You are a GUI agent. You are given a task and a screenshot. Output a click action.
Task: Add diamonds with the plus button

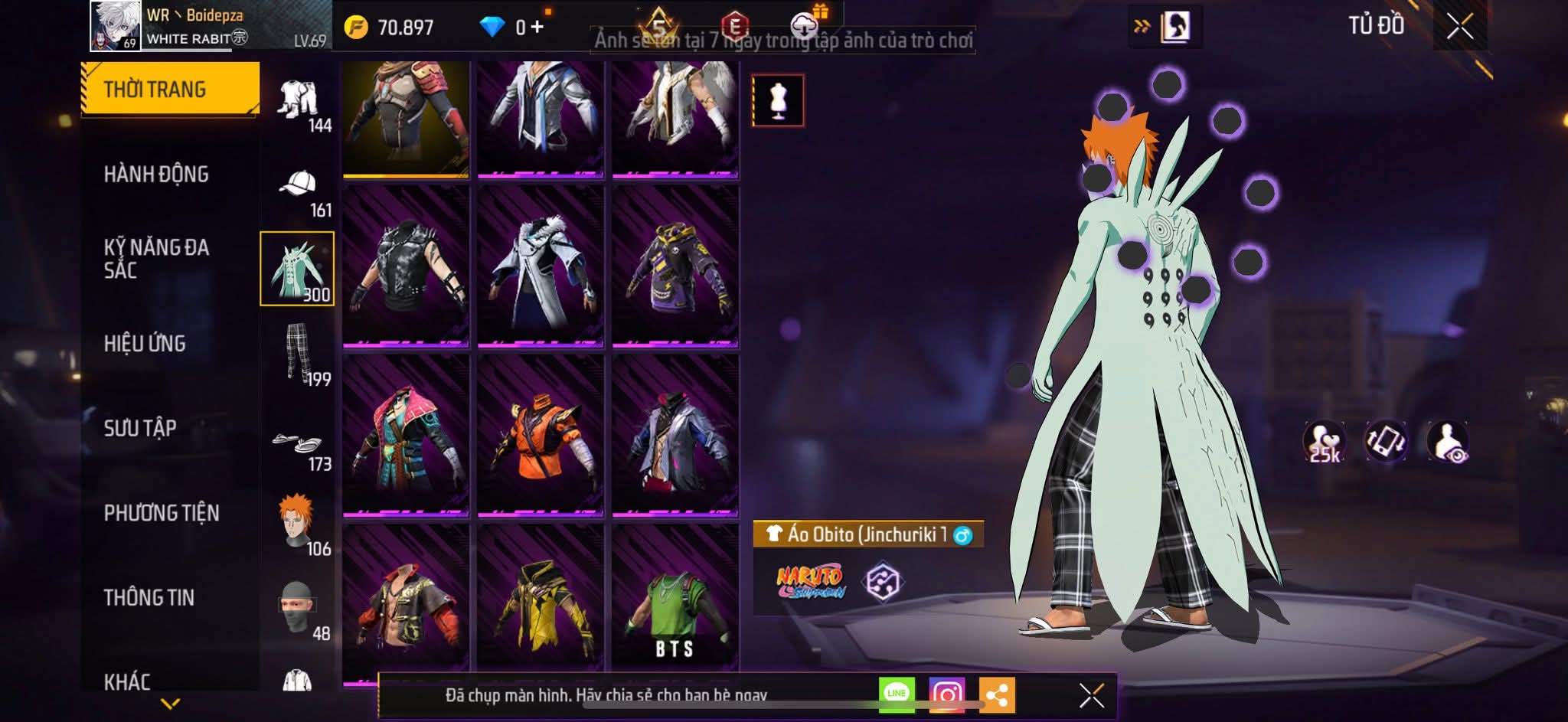pyautogui.click(x=537, y=28)
